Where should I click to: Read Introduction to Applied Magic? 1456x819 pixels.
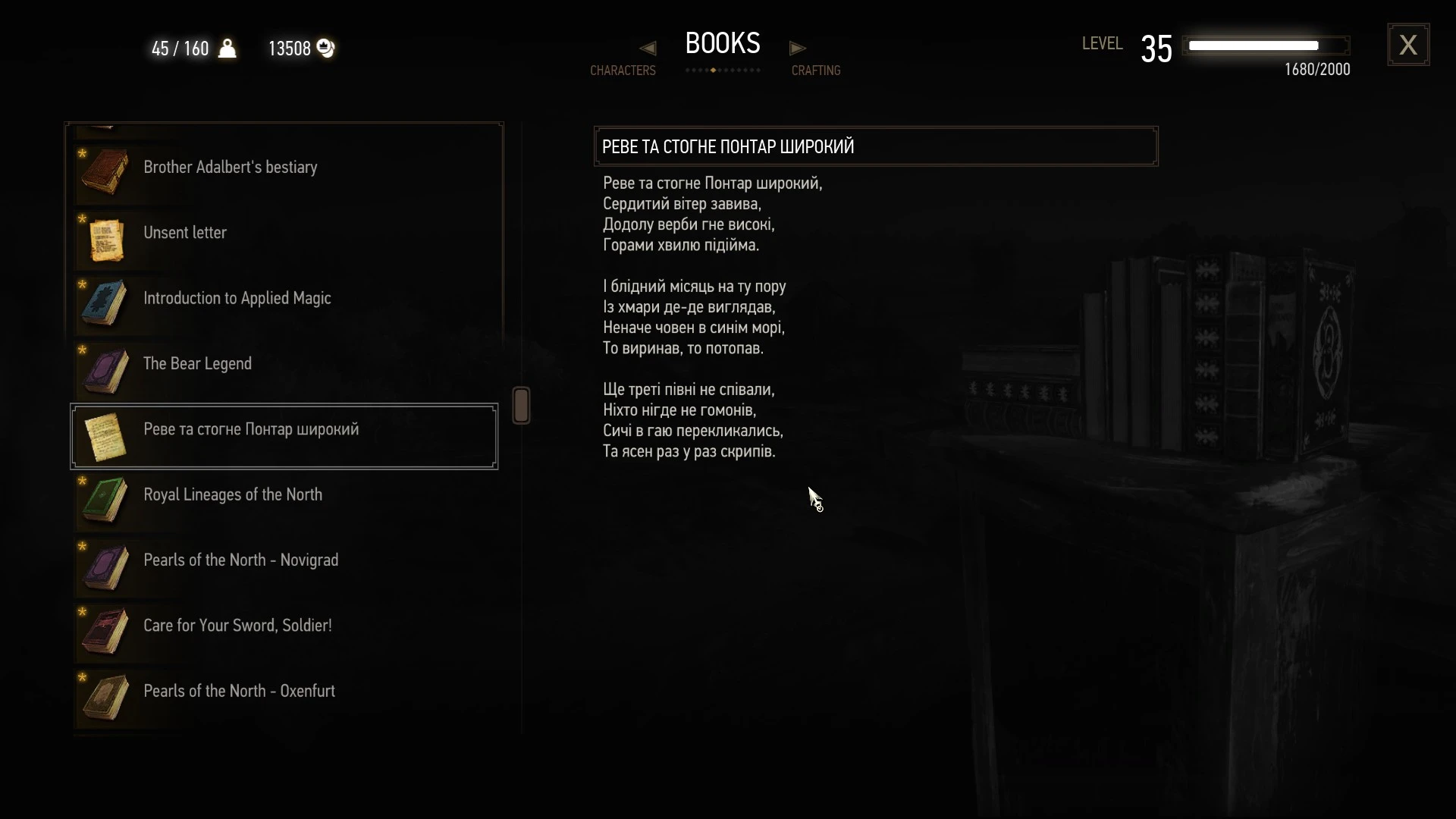[237, 299]
